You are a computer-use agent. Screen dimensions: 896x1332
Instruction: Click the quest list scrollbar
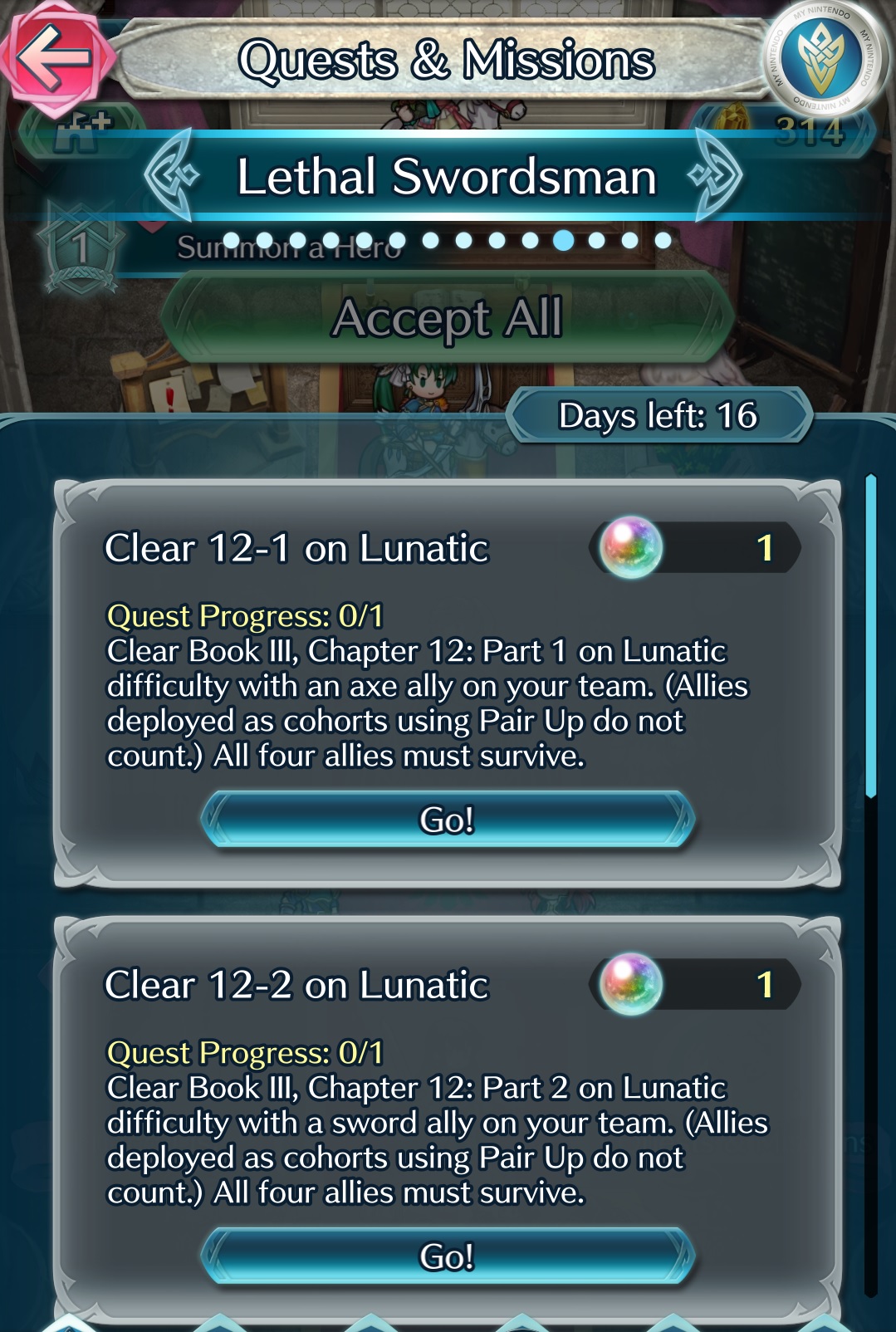(870, 636)
